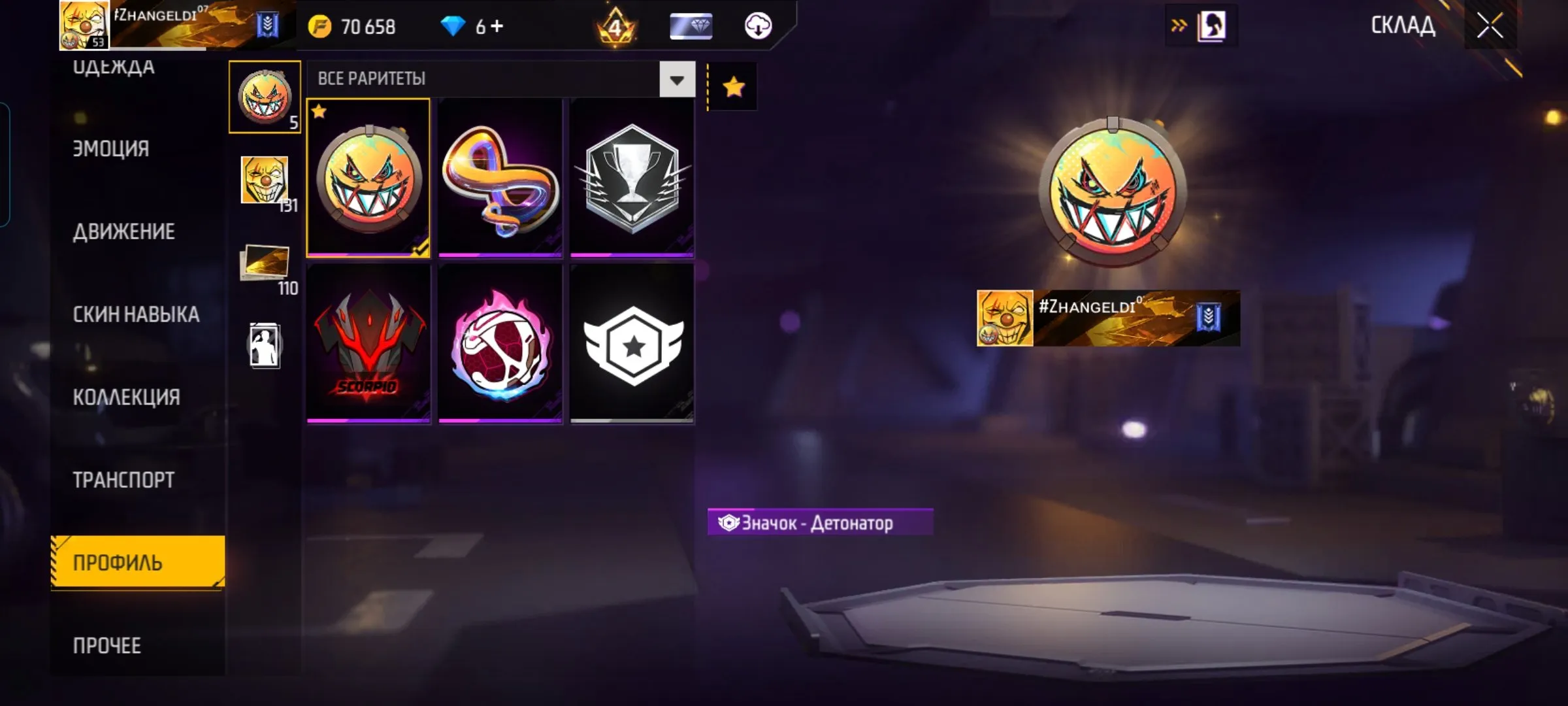Viewport: 1568px width, 706px height.
Task: Open the golden banner subcategory
Action: point(265,263)
